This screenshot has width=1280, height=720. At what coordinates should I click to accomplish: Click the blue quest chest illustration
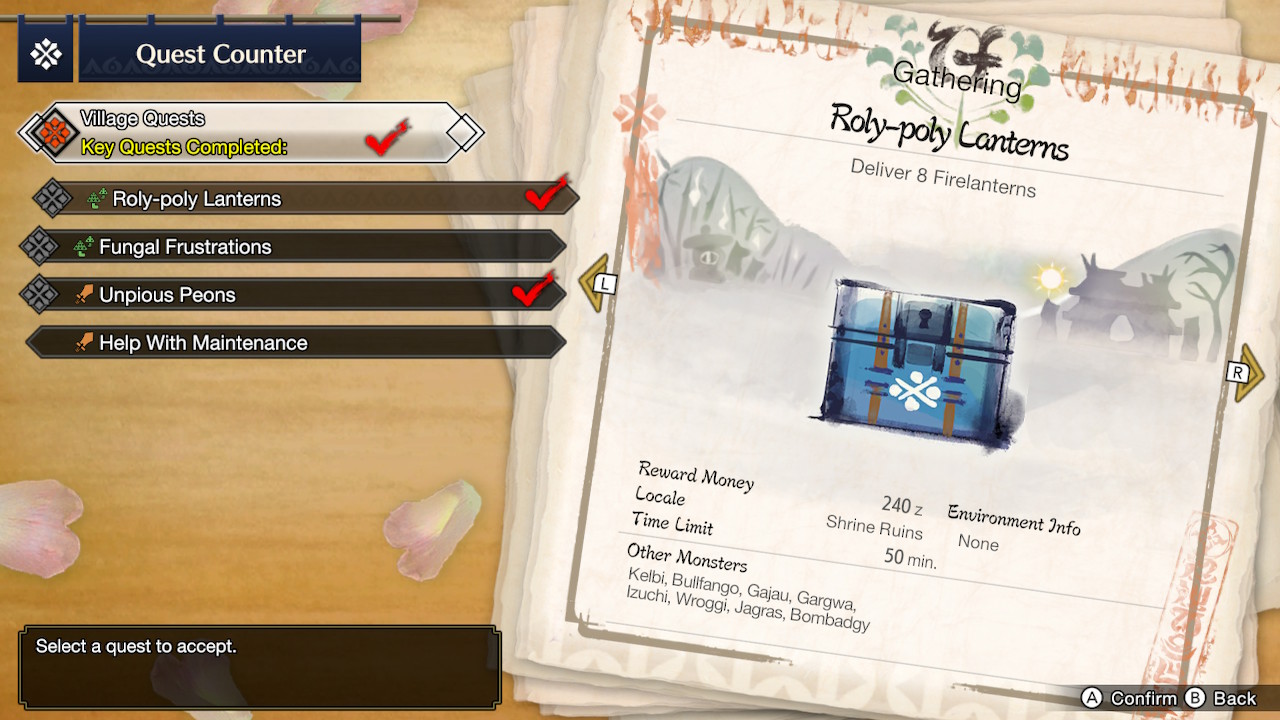coord(910,362)
